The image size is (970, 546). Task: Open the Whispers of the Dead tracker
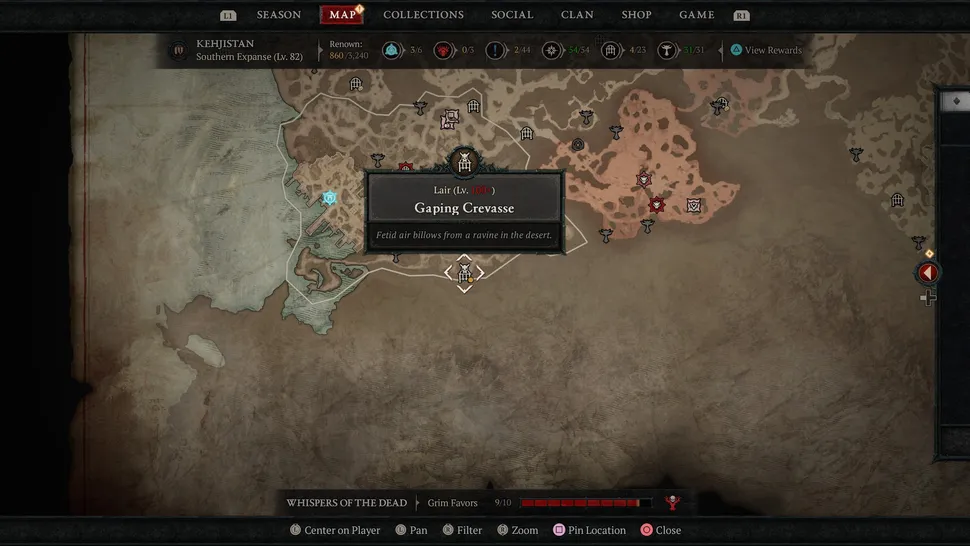pyautogui.click(x=346, y=503)
